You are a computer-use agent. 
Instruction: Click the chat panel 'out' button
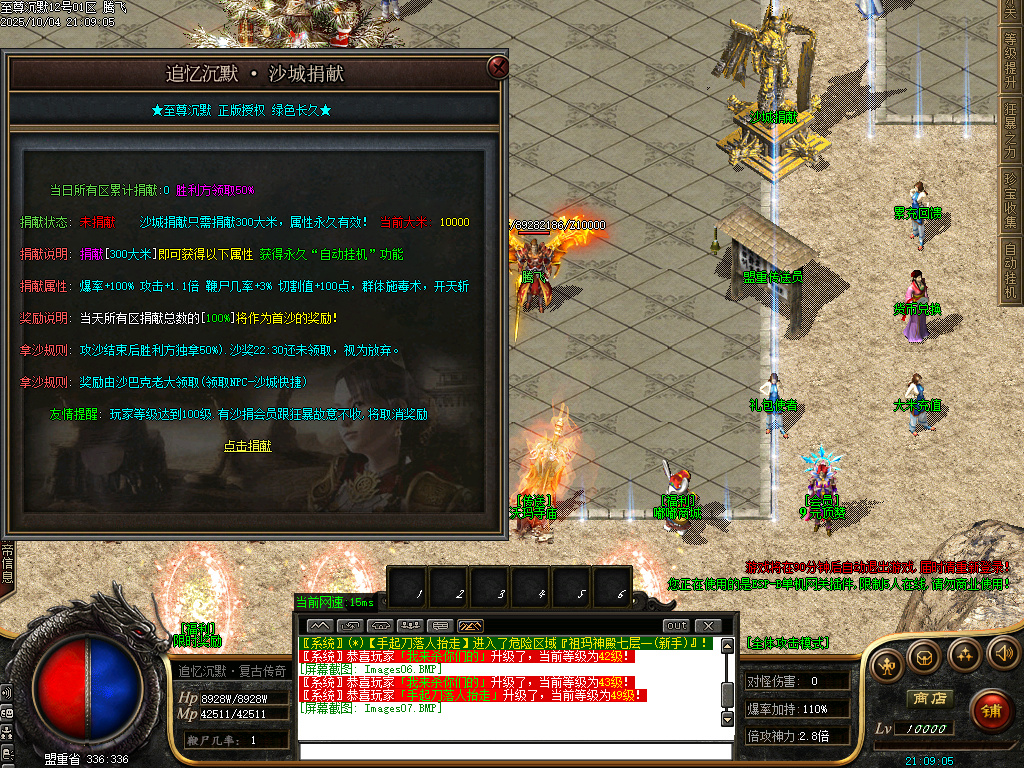(x=676, y=626)
